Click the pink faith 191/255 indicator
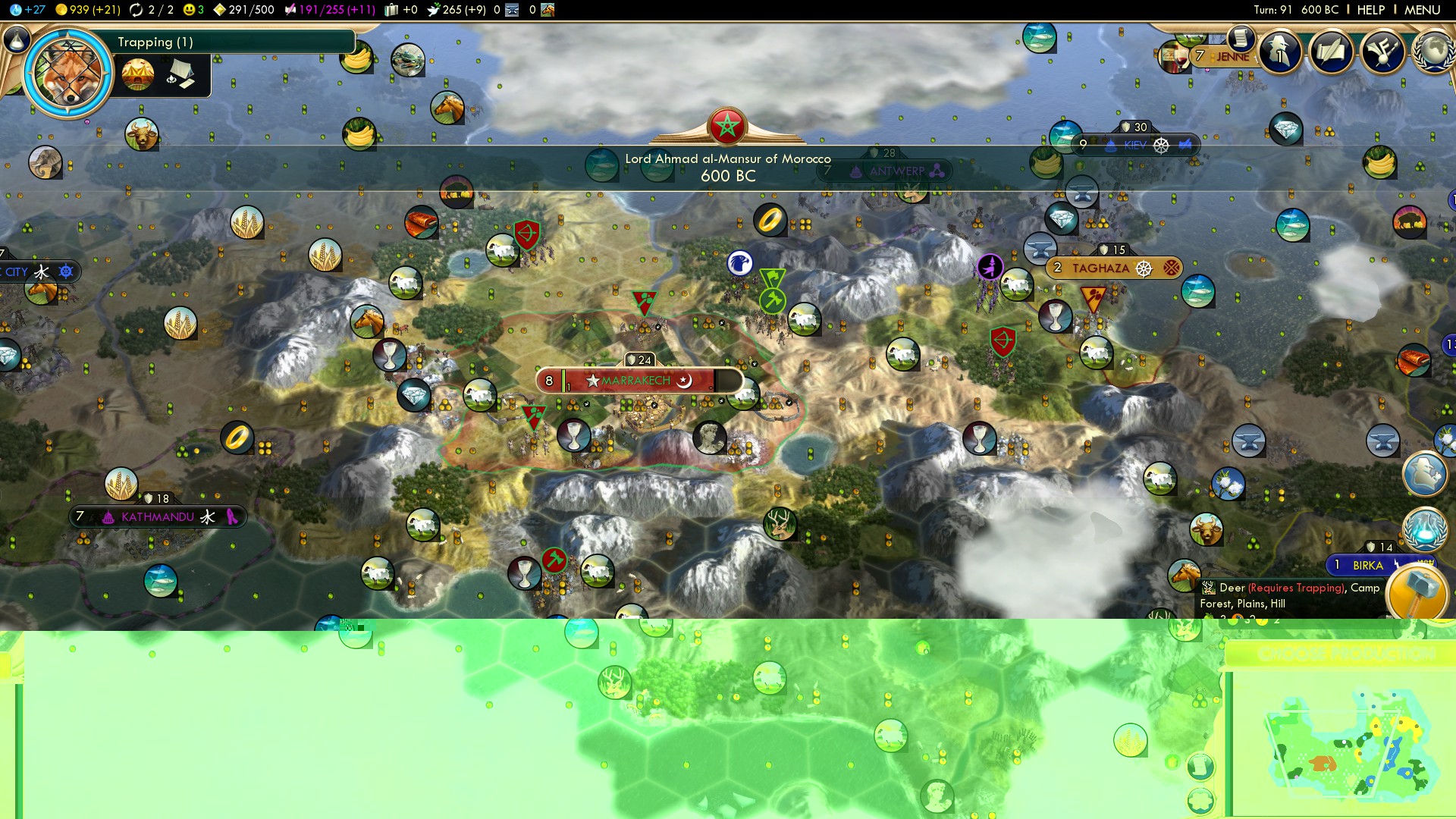This screenshot has height=819, width=1456. (x=290, y=10)
